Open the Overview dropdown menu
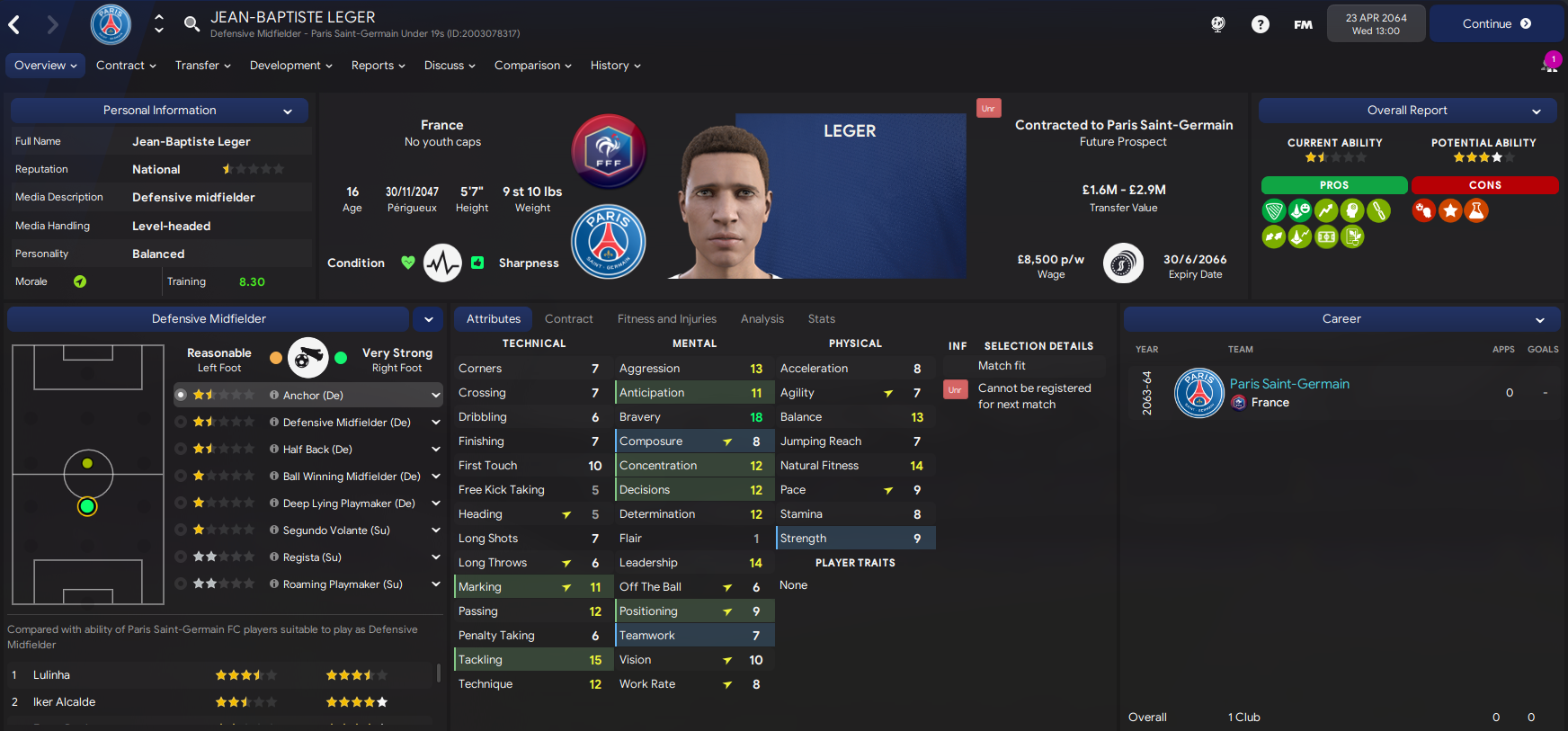The height and width of the screenshot is (731, 1568). (x=46, y=66)
